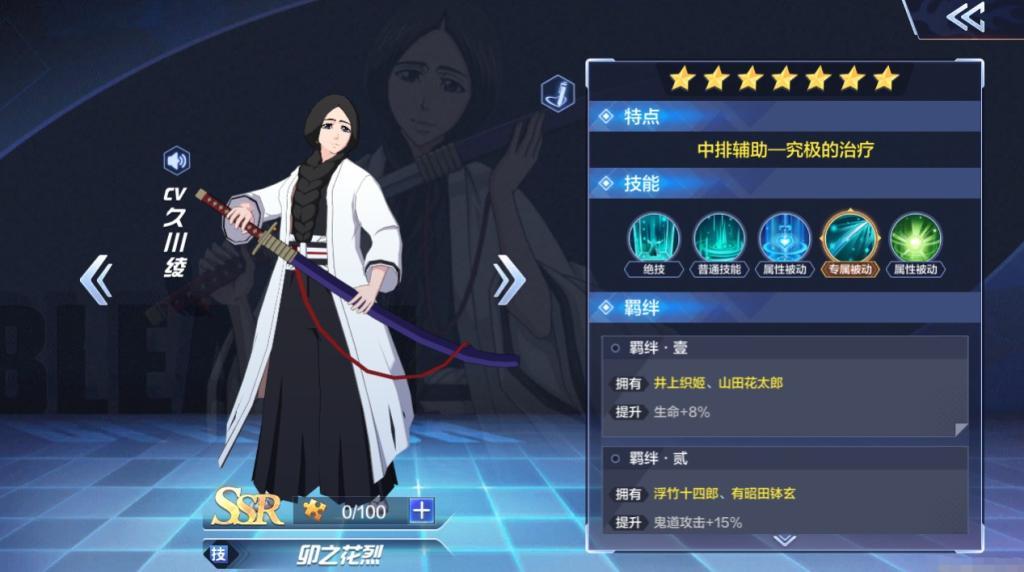Viewport: 1024px width, 572px height.
Task: Switch to the previous character
Action: (x=96, y=279)
